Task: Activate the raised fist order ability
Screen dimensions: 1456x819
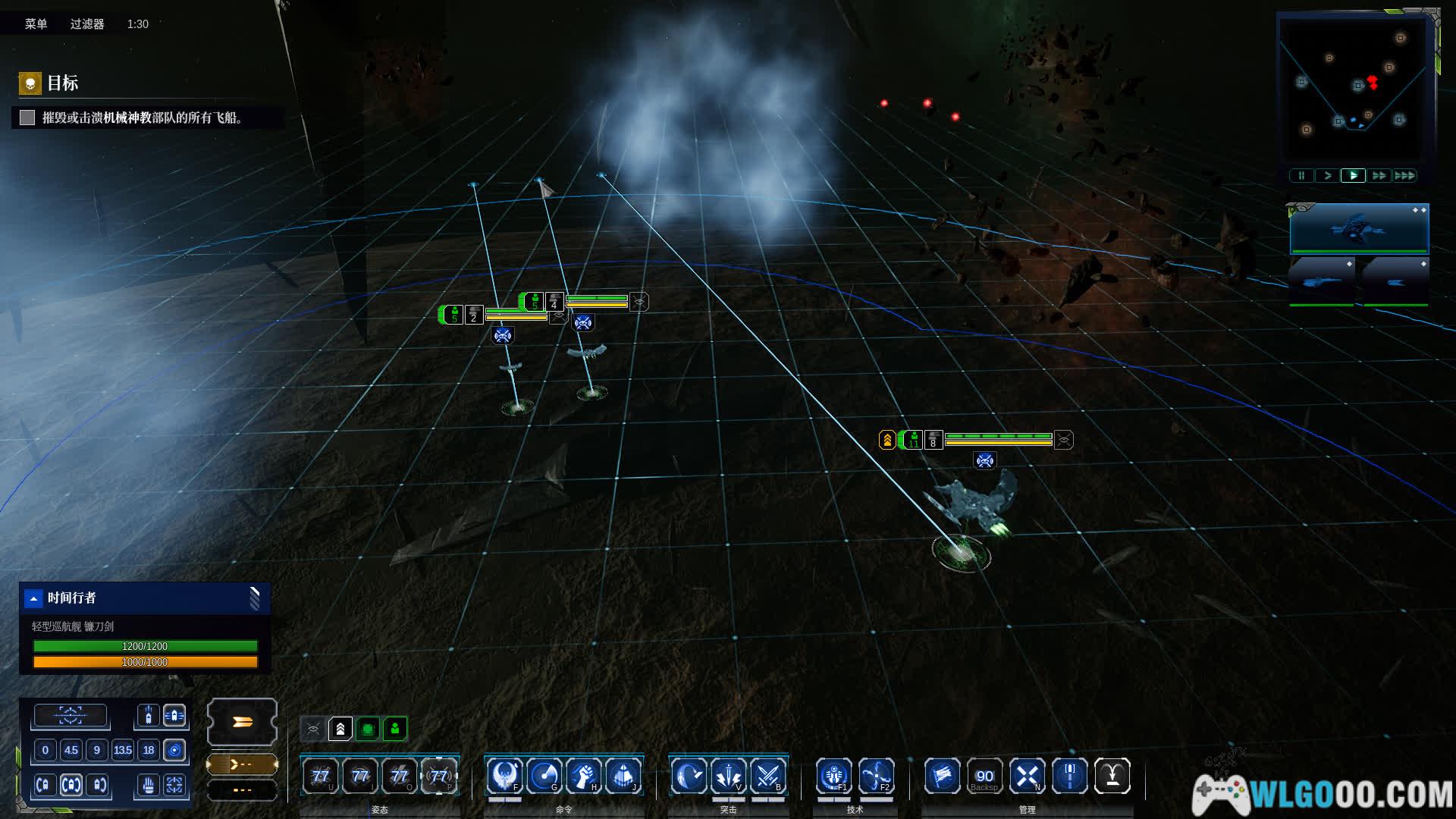Action: (583, 776)
